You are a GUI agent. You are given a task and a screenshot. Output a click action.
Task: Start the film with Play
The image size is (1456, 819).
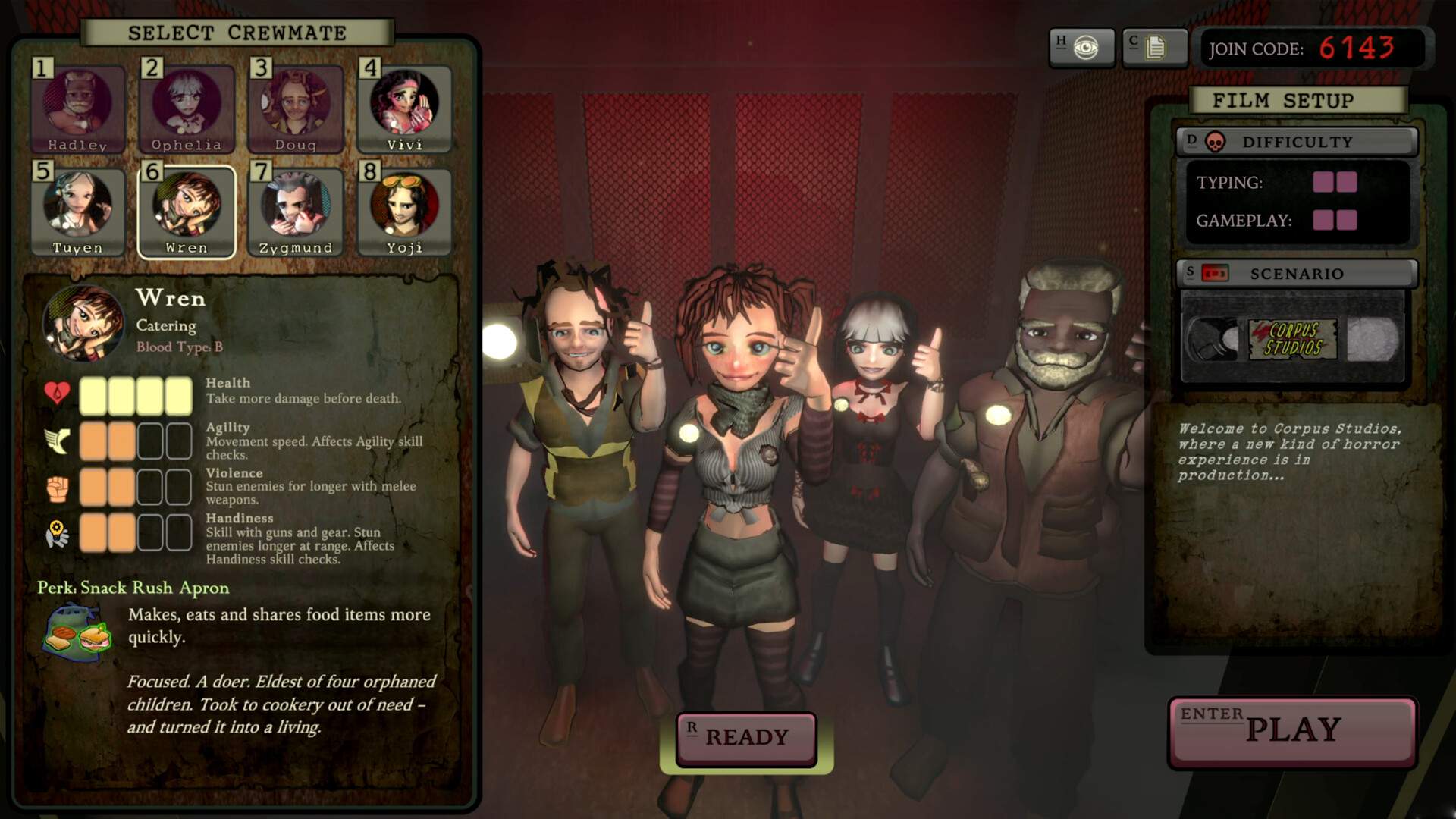[x=1292, y=730]
